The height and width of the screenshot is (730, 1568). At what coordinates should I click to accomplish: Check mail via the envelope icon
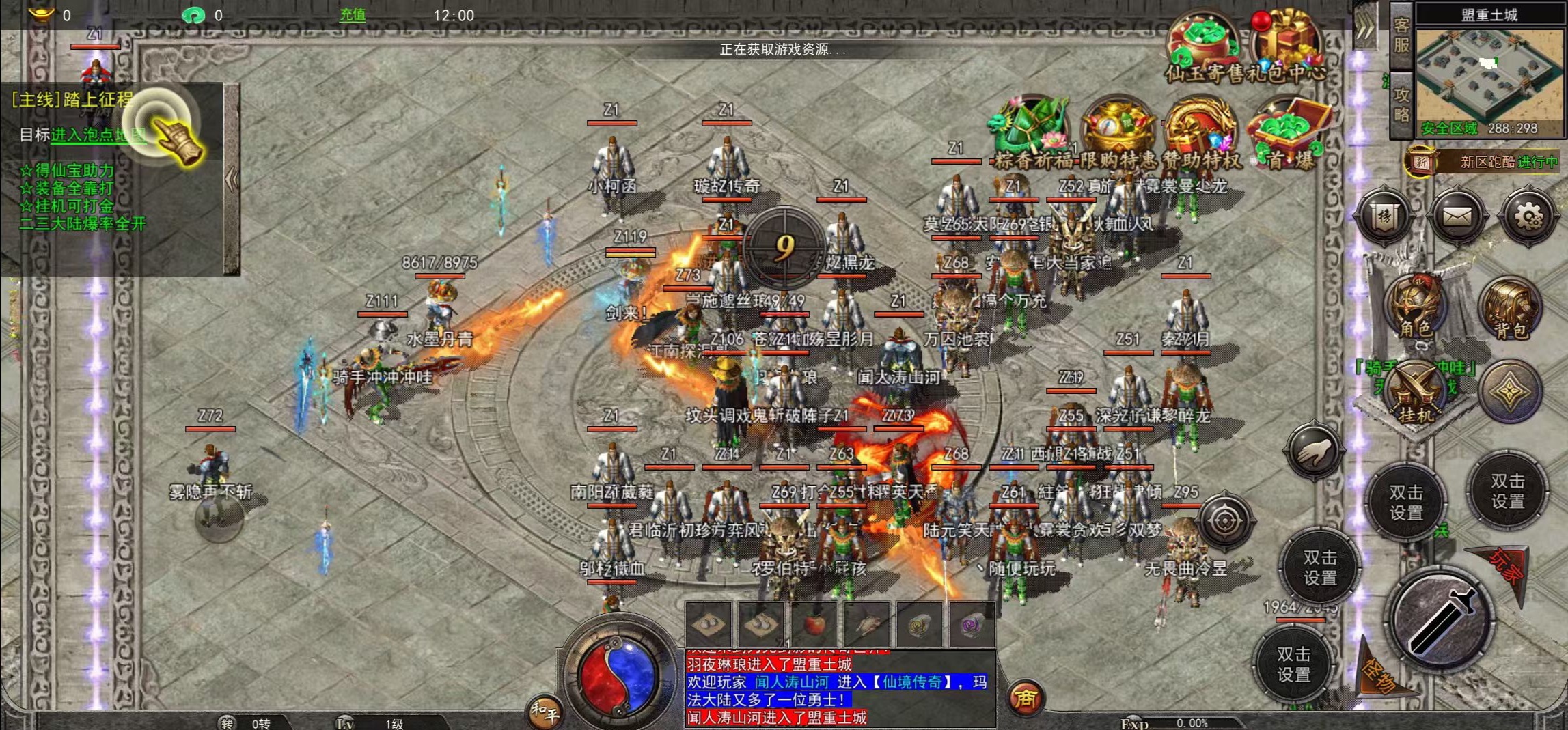(1456, 218)
